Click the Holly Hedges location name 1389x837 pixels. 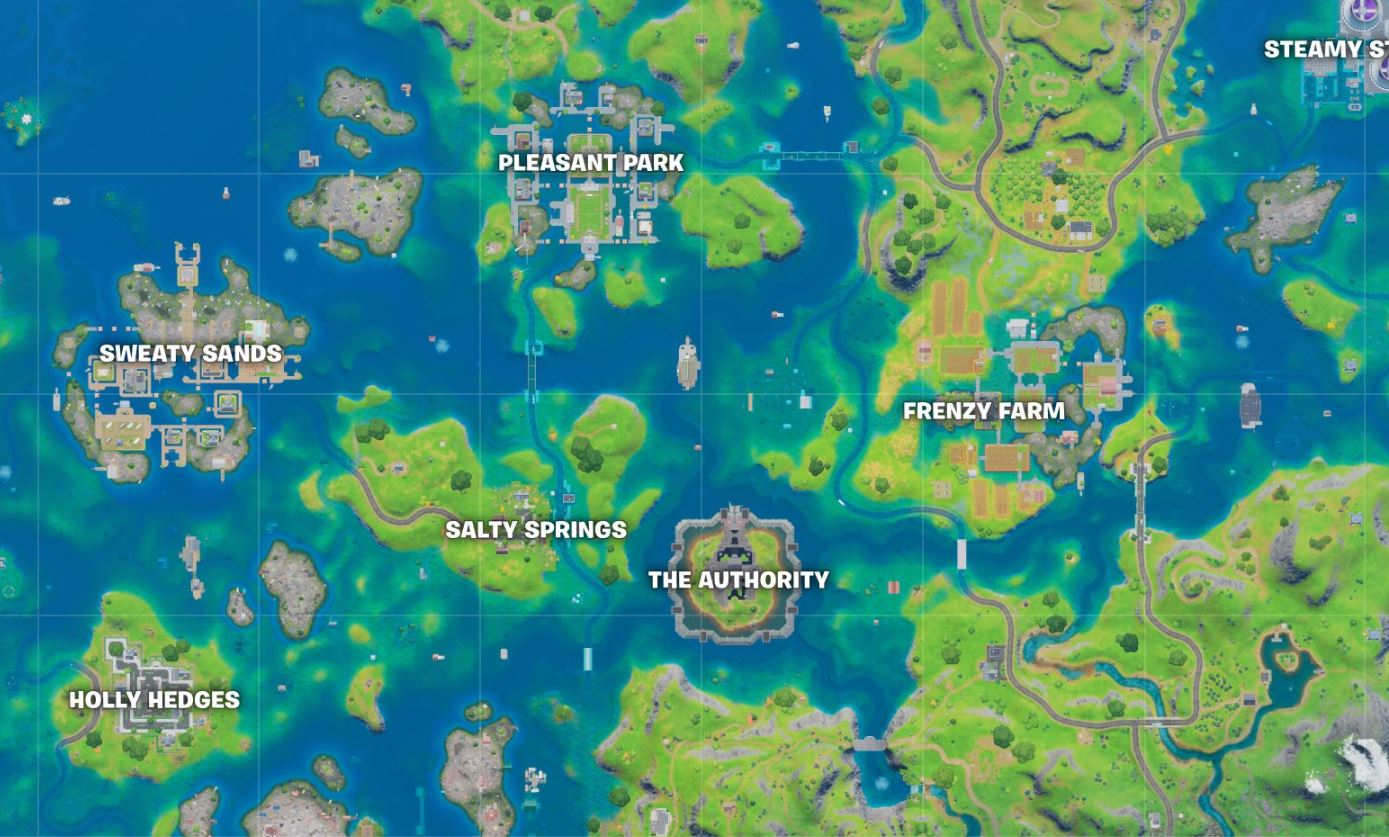[155, 700]
